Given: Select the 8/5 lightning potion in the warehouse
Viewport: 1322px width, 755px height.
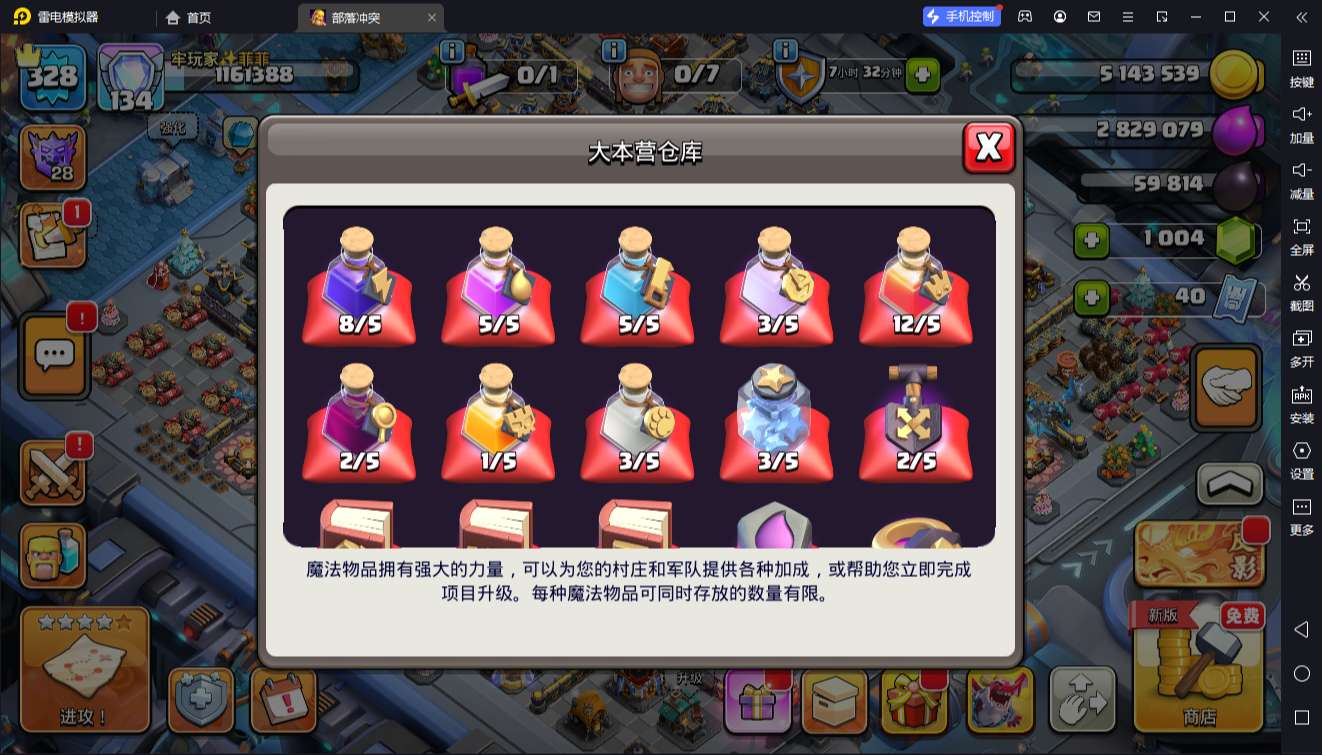Looking at the screenshot, I should (358, 285).
